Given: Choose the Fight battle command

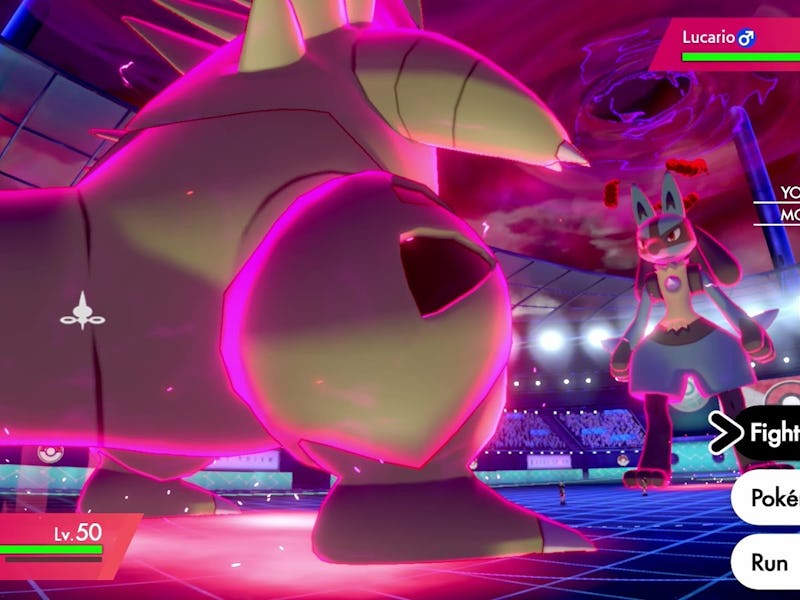Looking at the screenshot, I should 772,434.
